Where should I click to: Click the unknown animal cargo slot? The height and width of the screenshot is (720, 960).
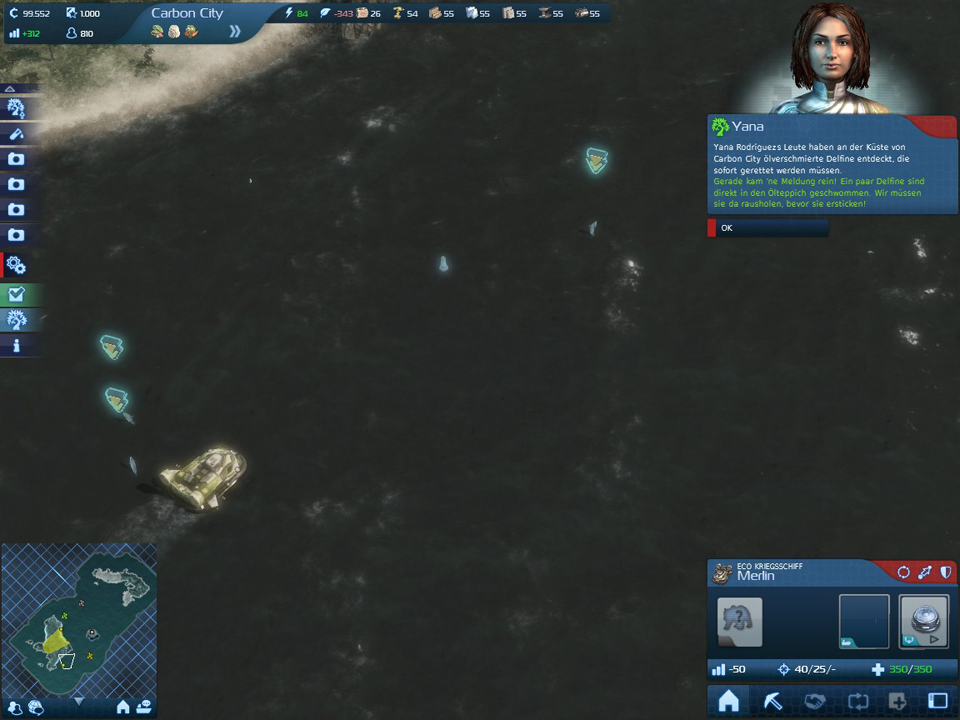[x=740, y=621]
